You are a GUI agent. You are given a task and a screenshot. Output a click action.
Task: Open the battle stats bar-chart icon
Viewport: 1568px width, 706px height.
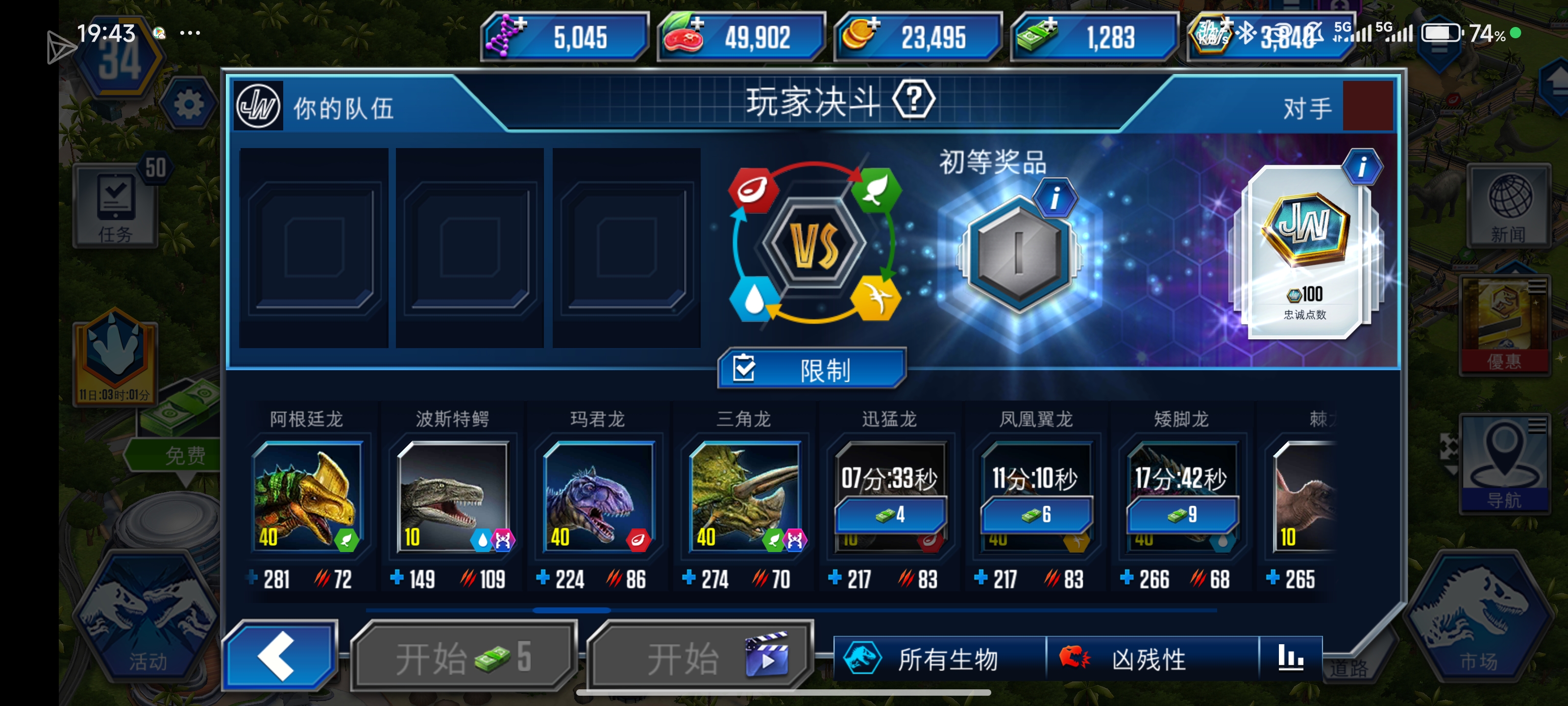(1292, 658)
